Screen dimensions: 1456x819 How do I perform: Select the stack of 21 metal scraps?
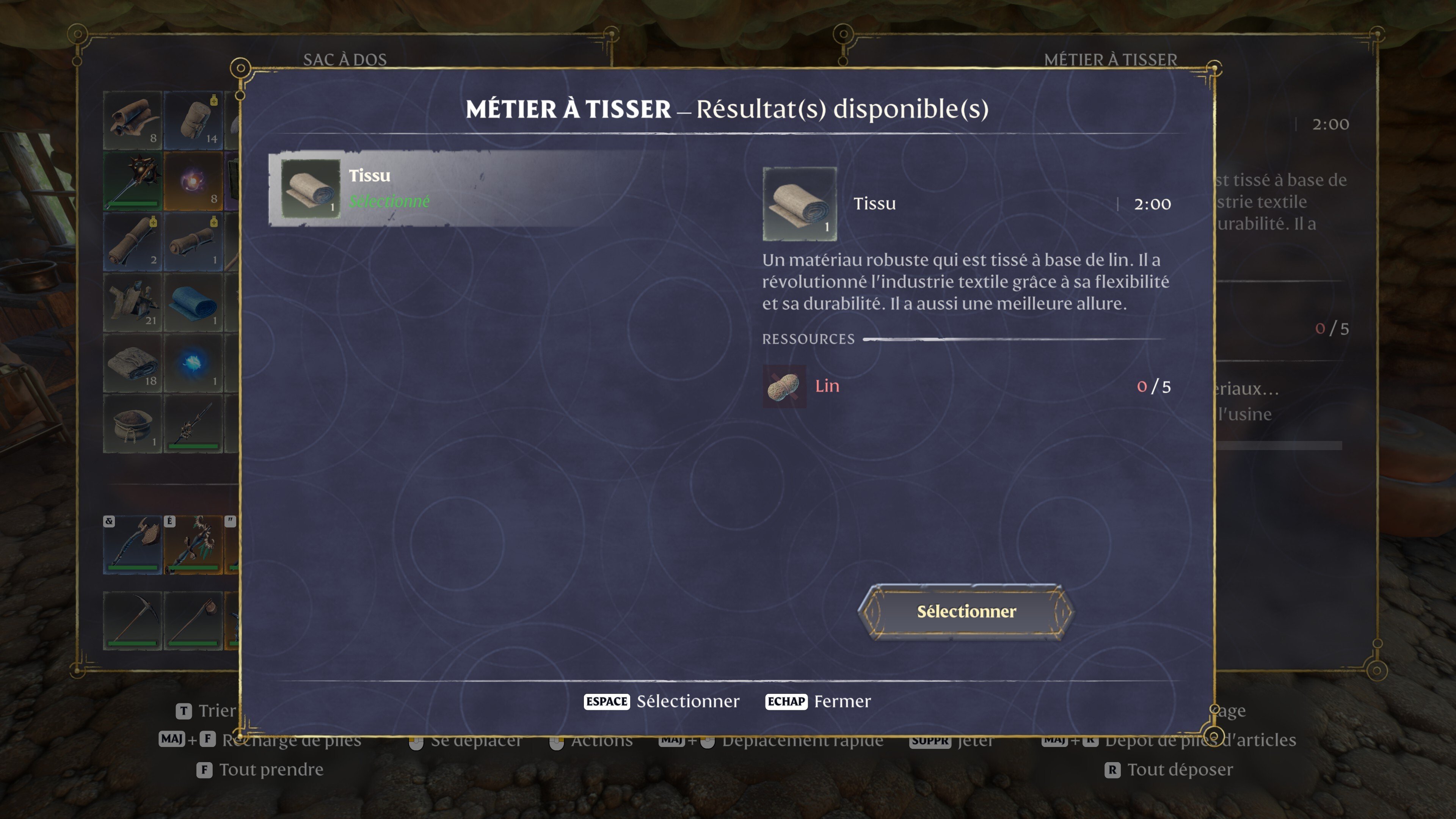pyautogui.click(x=132, y=303)
